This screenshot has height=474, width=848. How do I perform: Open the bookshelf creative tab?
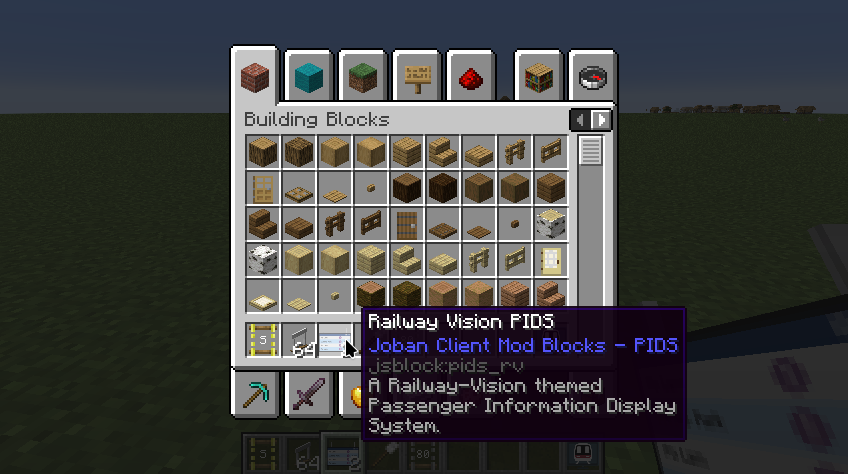point(540,75)
